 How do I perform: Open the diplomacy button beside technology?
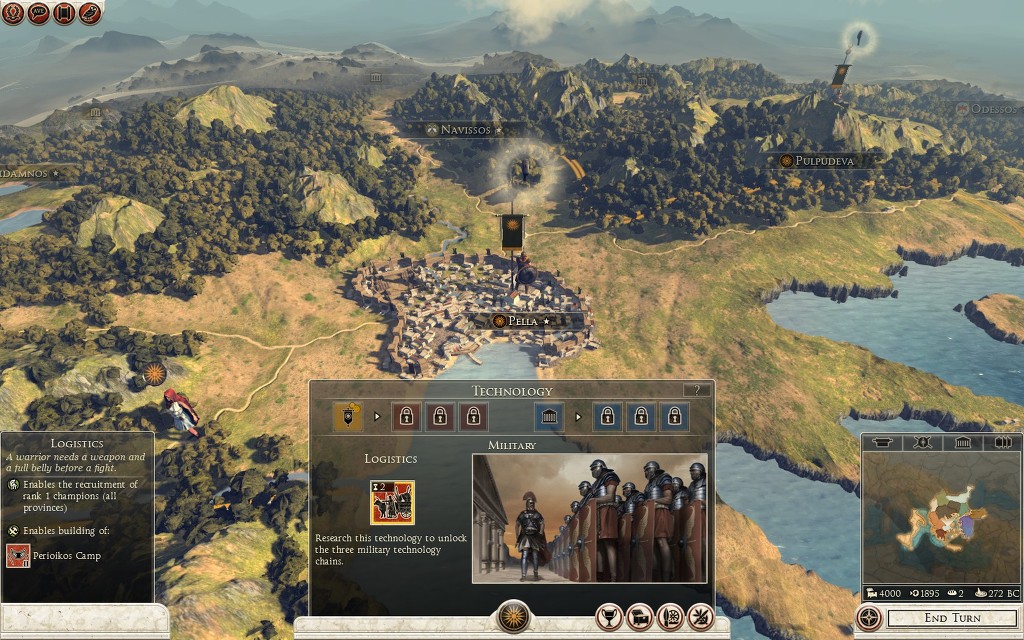701,617
